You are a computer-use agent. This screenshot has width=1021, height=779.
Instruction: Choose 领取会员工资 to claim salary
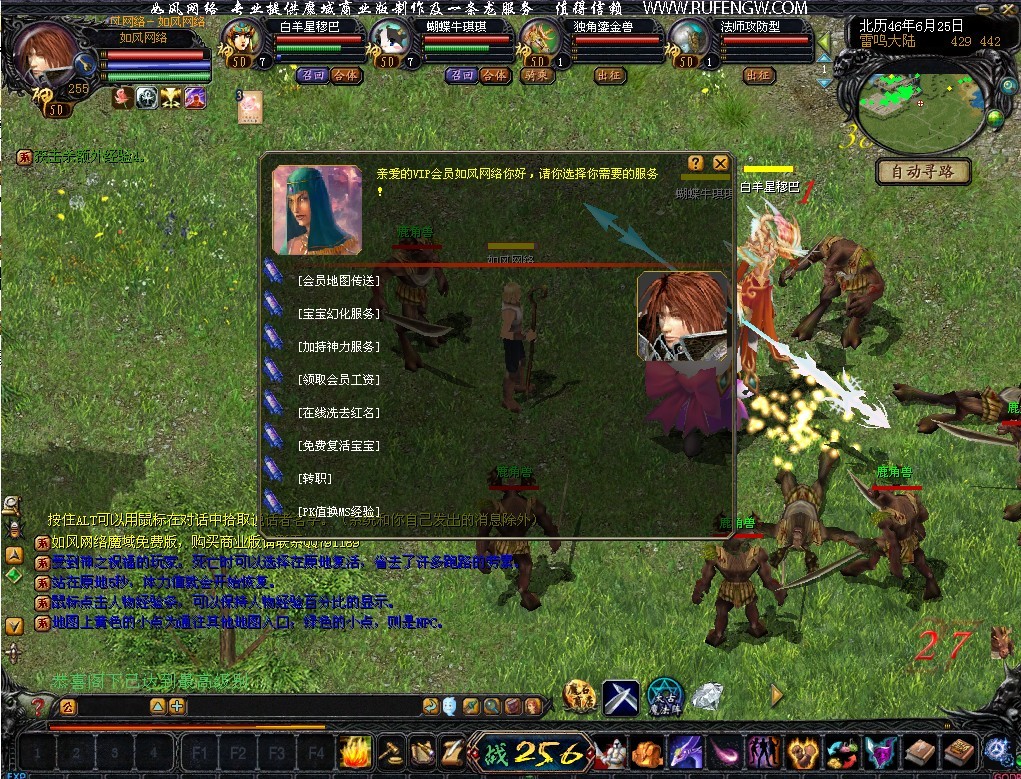[338, 380]
